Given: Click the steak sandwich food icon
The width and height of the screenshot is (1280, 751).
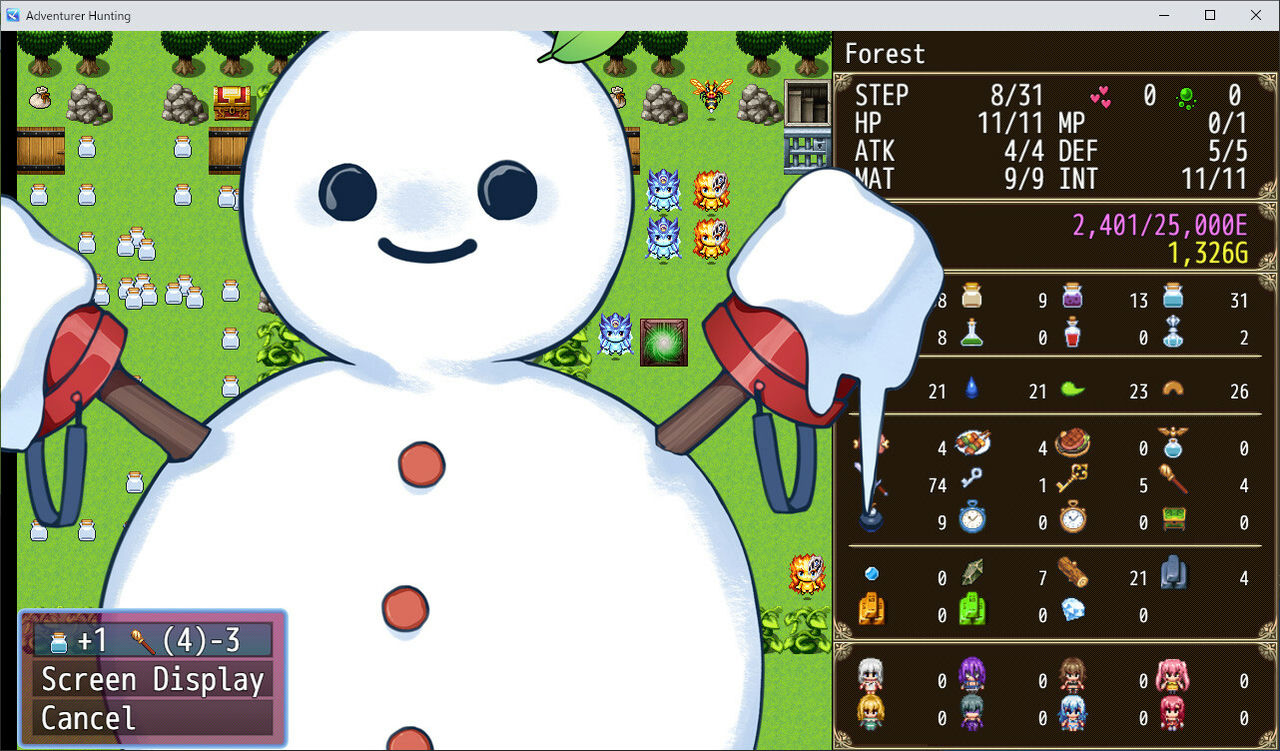Looking at the screenshot, I should [x=1072, y=443].
